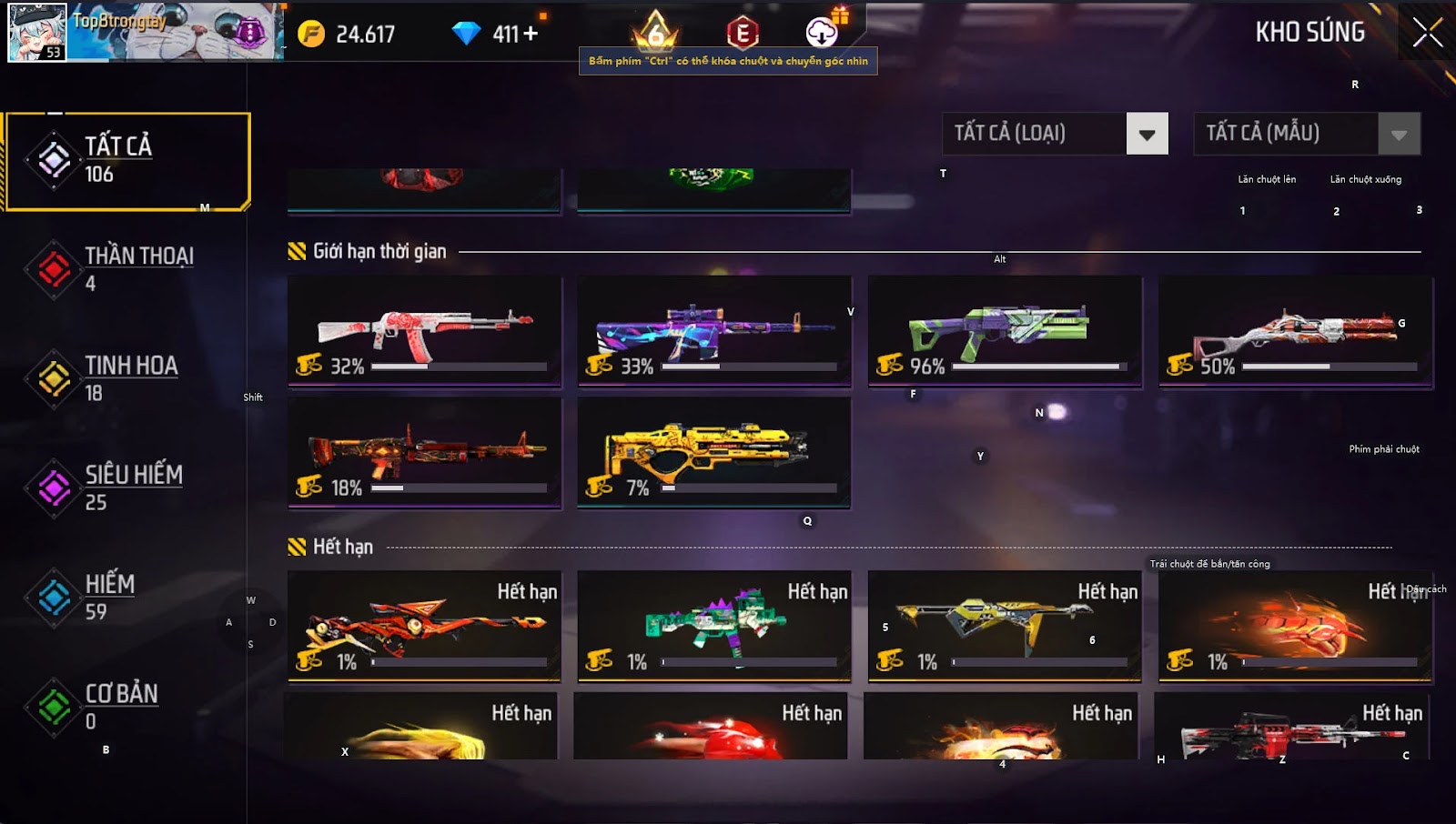1456x824 pixels.
Task: Open the Tinh Hoa rarity tab
Action: pos(127,378)
